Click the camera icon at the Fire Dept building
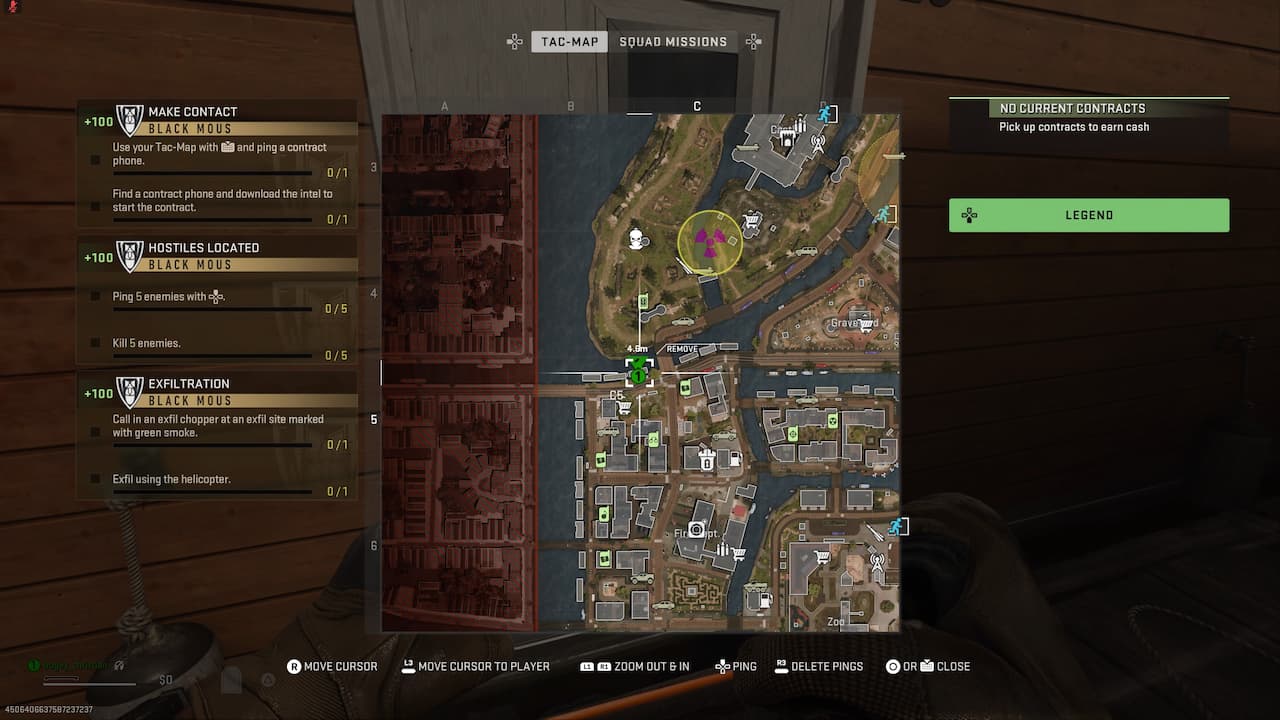 [x=697, y=529]
